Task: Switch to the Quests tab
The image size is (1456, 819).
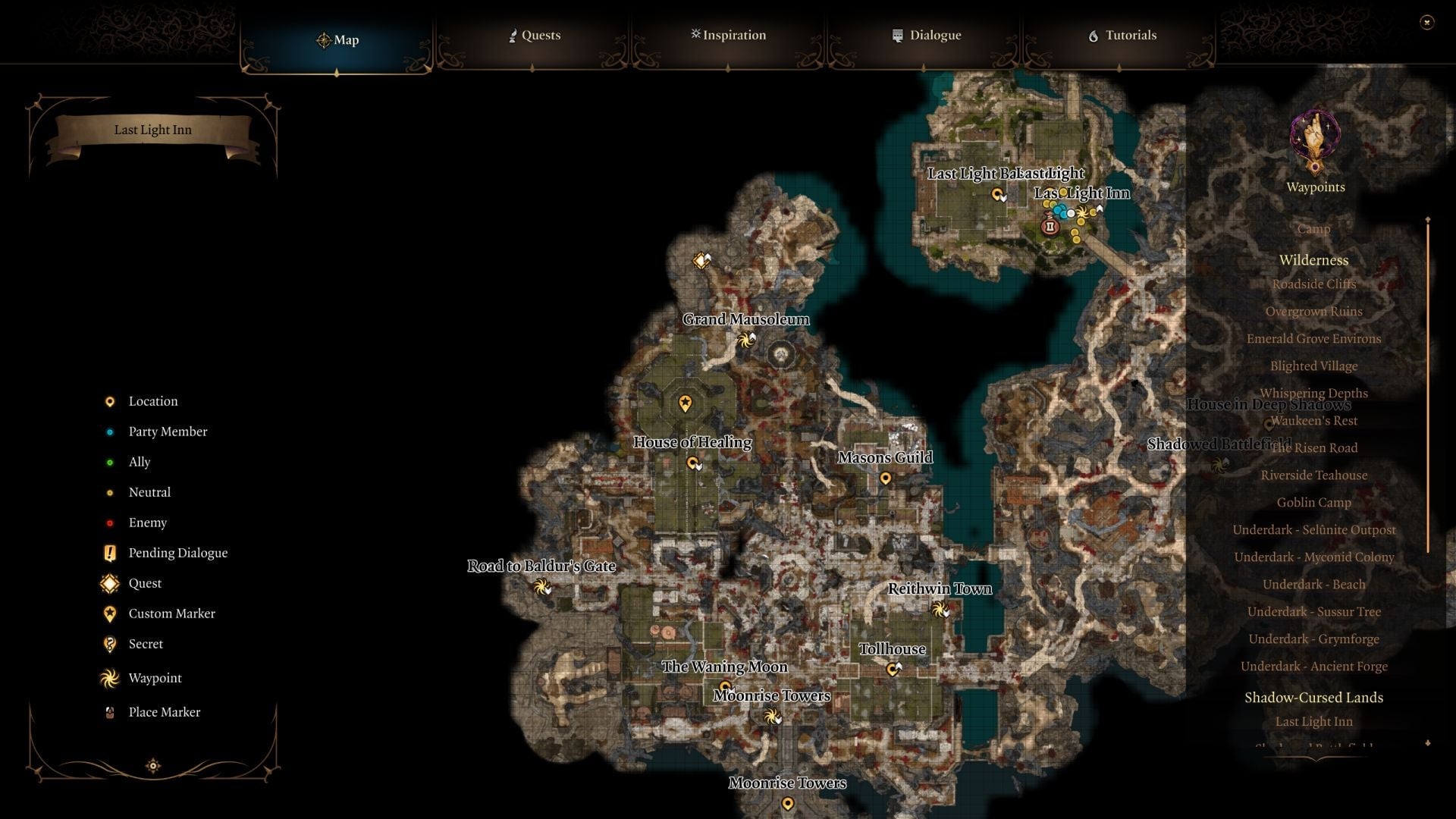Action: [x=535, y=35]
